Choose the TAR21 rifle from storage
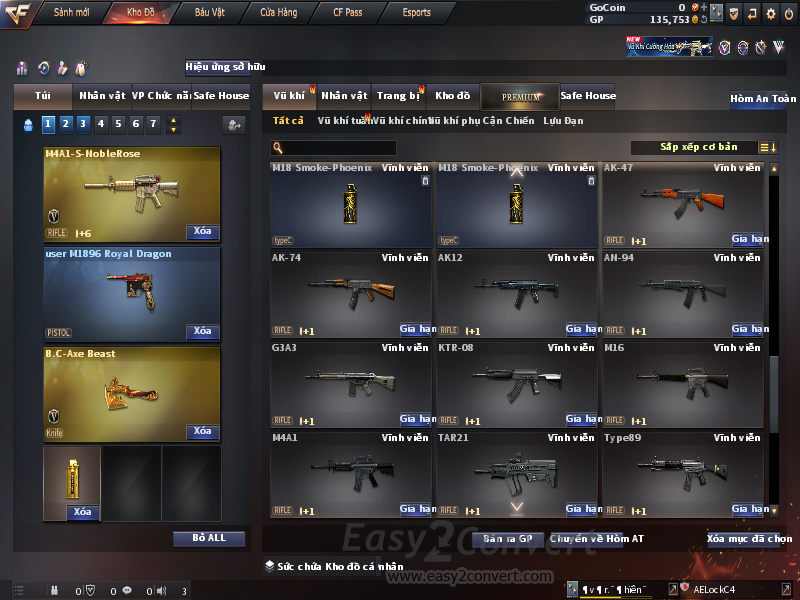Viewport: 800px width, 600px height. pos(517,474)
